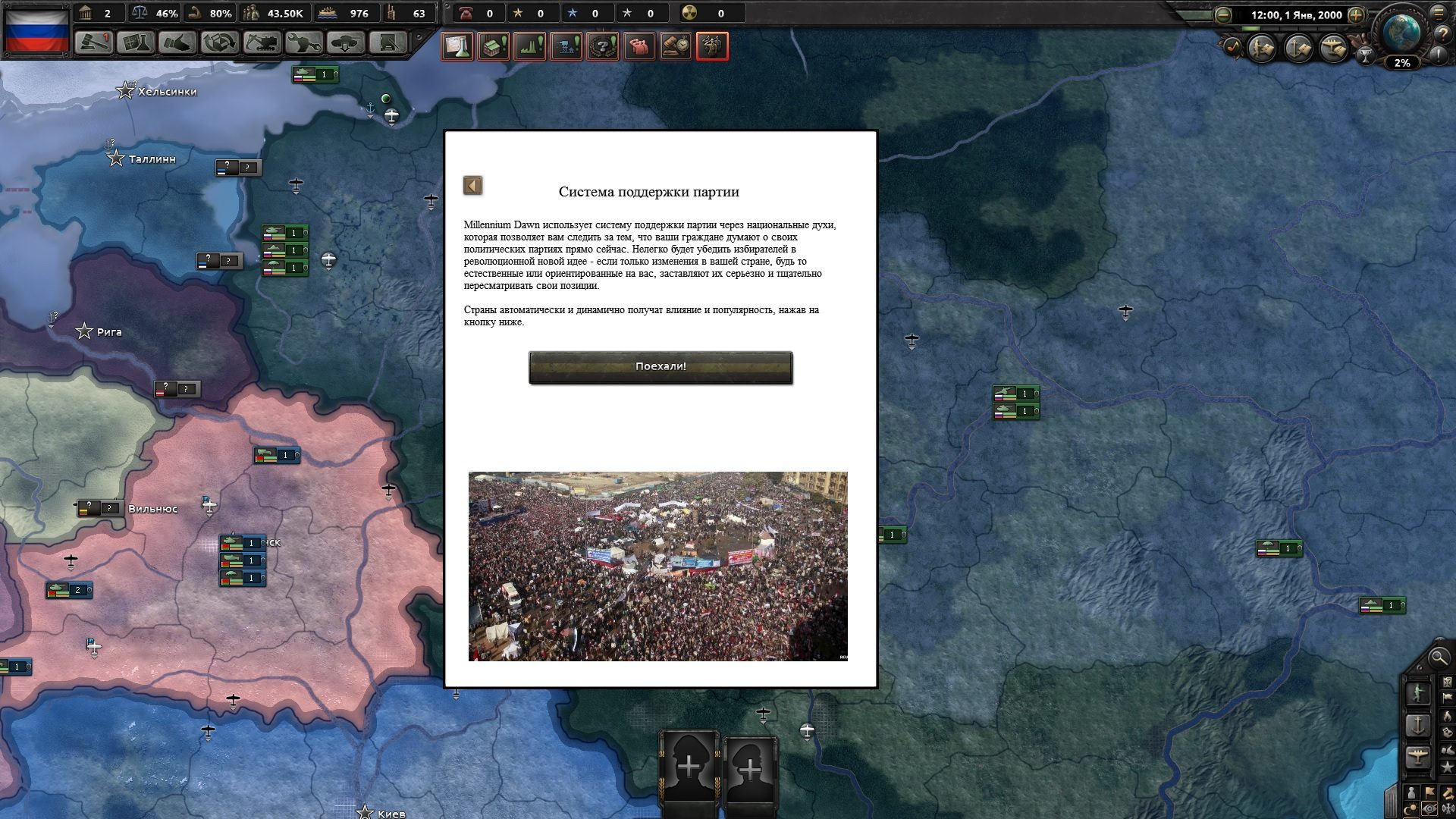Image resolution: width=1456 pixels, height=819 pixels.
Task: Switch to the highlighted army tab
Action: (x=711, y=47)
